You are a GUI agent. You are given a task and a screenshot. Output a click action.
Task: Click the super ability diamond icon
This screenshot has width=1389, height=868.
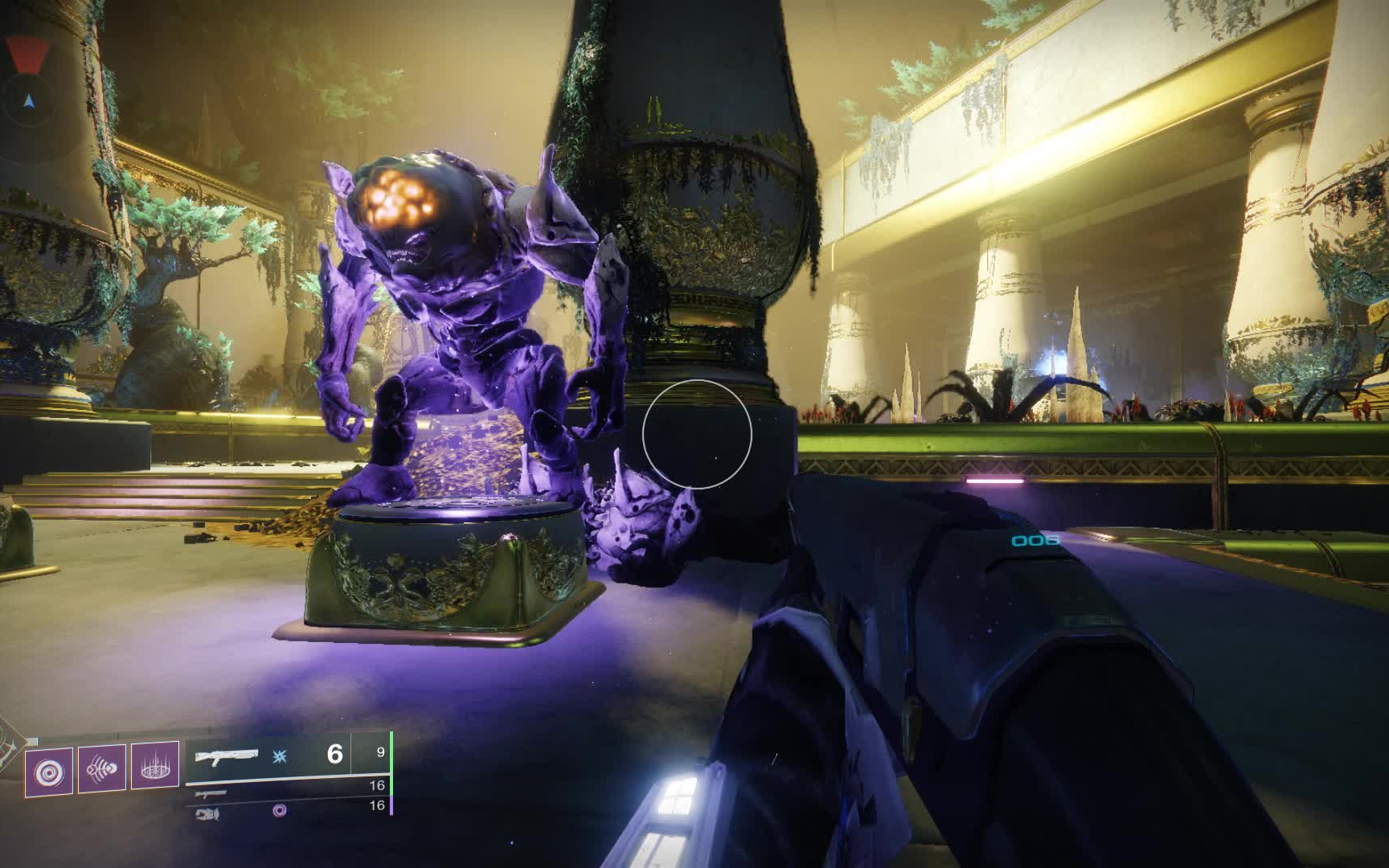coord(11,746)
